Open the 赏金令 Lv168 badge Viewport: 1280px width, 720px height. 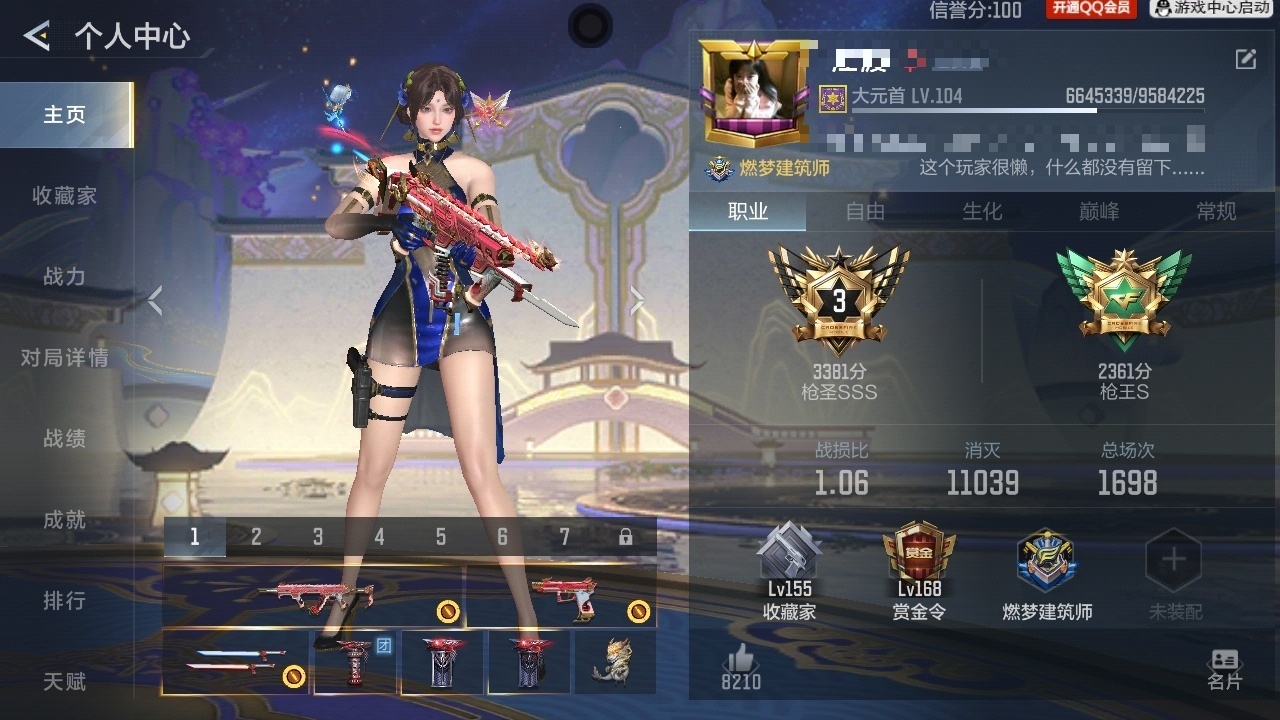pyautogui.click(x=918, y=574)
